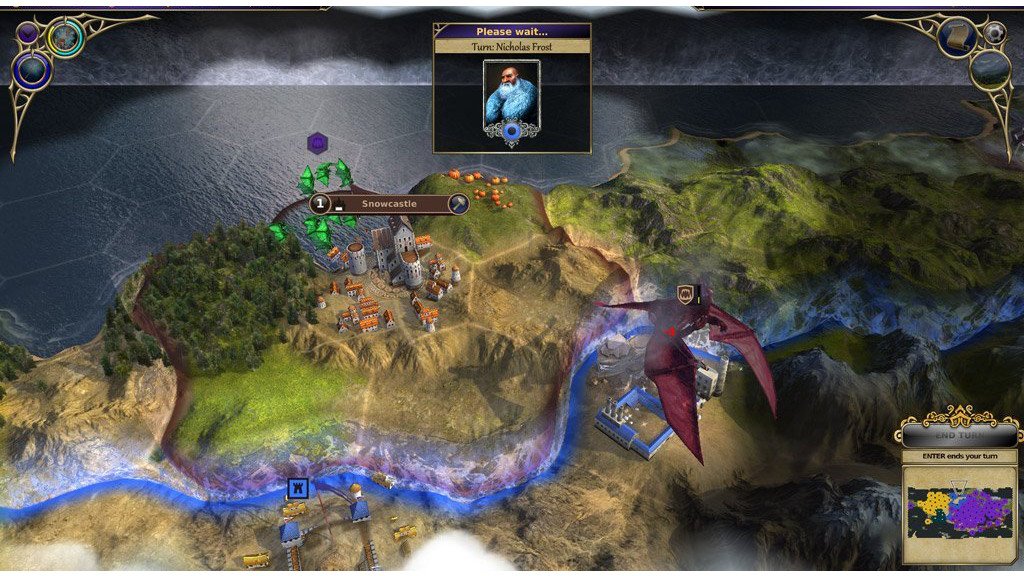Click the landscape globe orb button
Screen dimensions: 1024x576
(989, 69)
